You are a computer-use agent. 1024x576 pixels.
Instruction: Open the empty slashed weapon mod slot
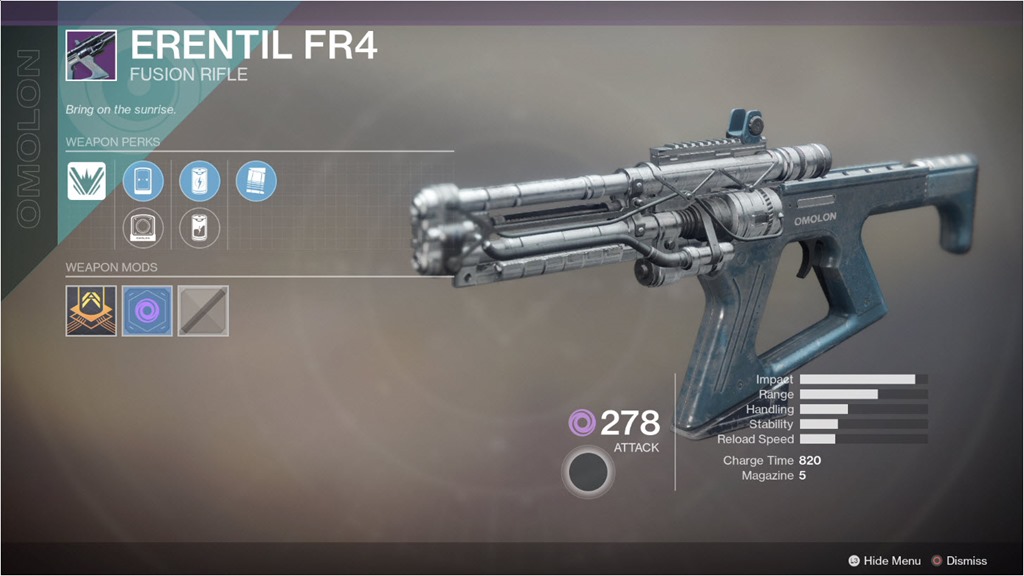pyautogui.click(x=203, y=311)
